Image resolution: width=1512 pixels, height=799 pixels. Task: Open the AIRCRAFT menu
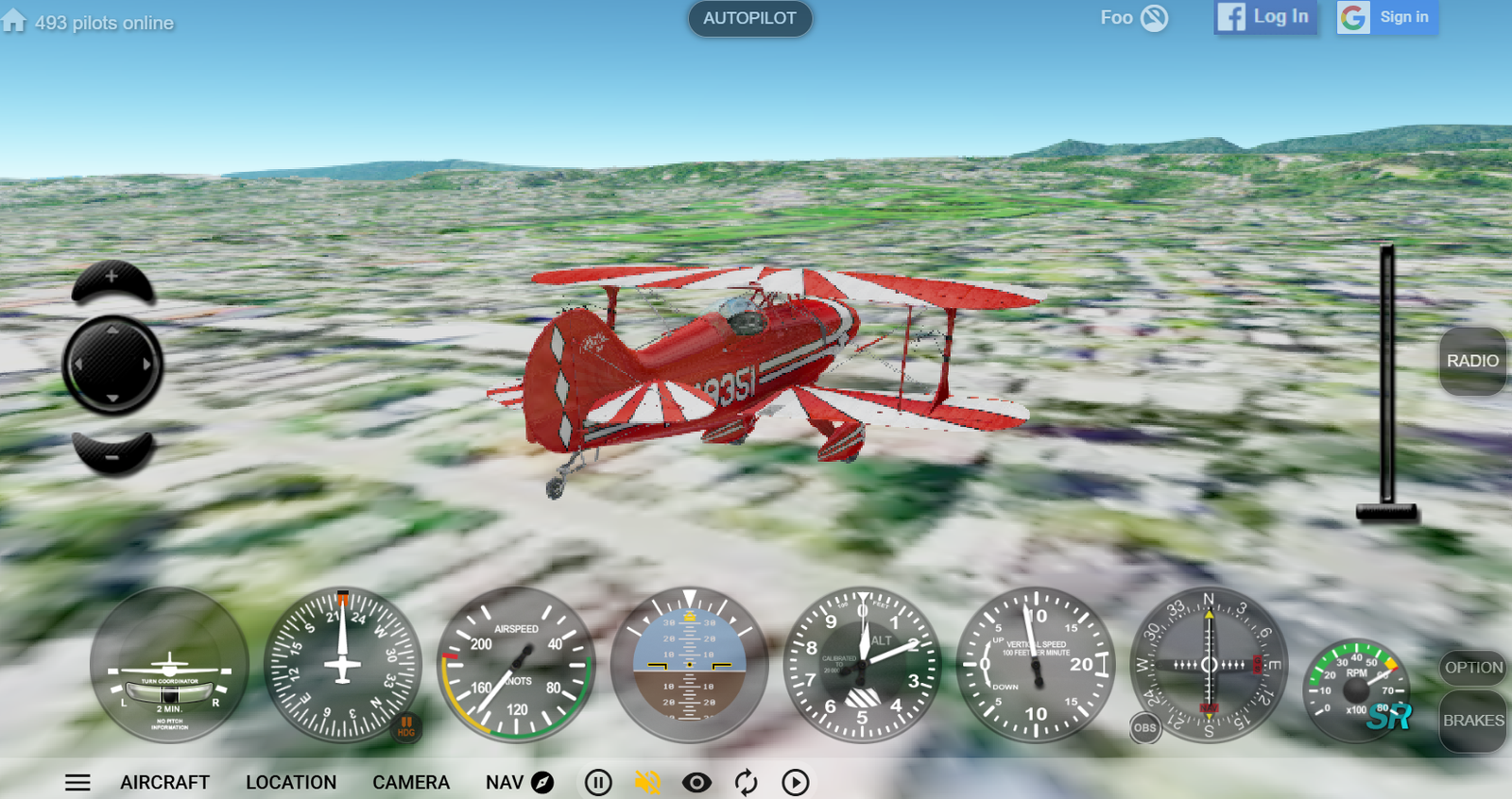pyautogui.click(x=164, y=782)
